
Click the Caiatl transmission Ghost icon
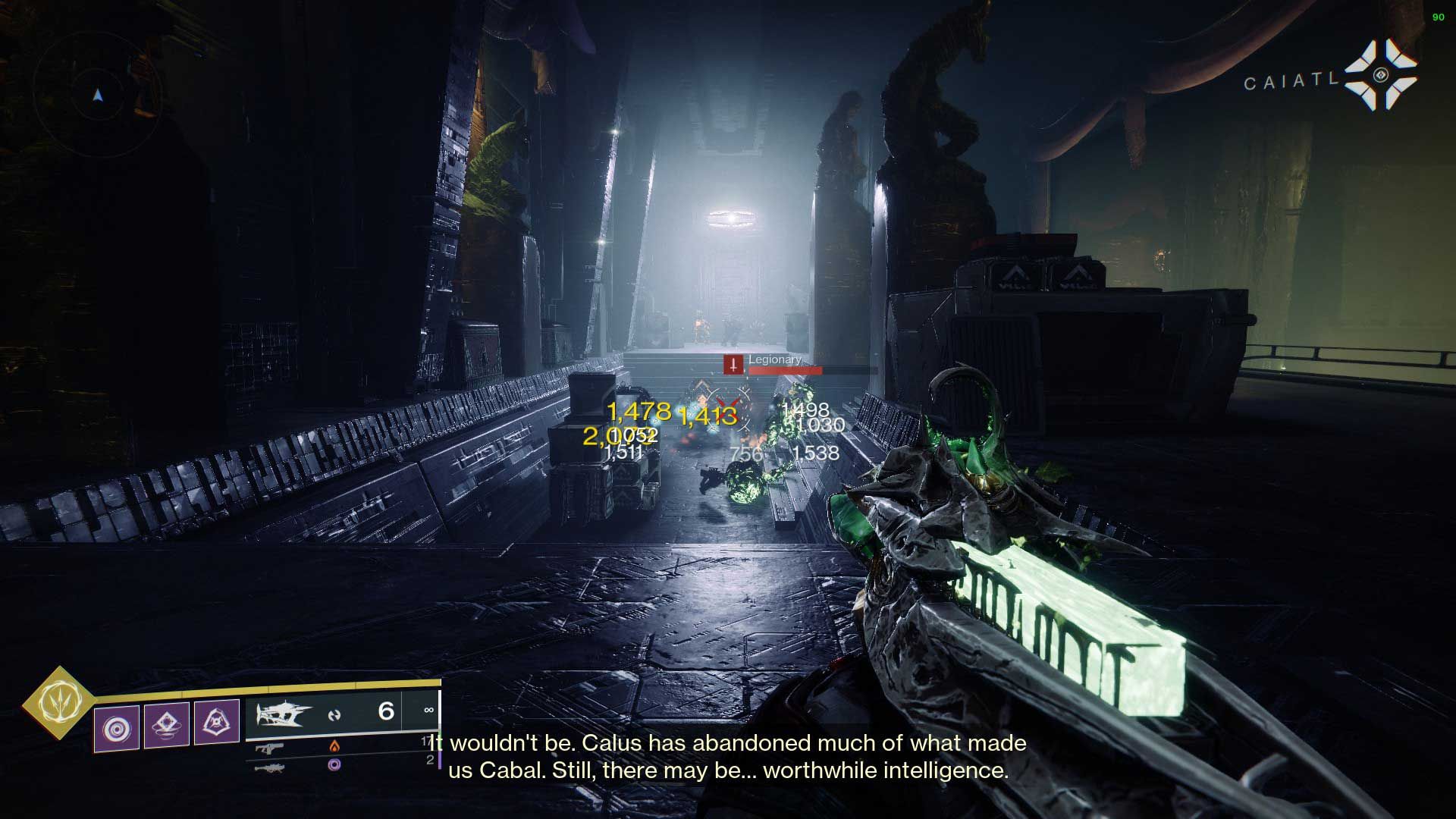1382,74
